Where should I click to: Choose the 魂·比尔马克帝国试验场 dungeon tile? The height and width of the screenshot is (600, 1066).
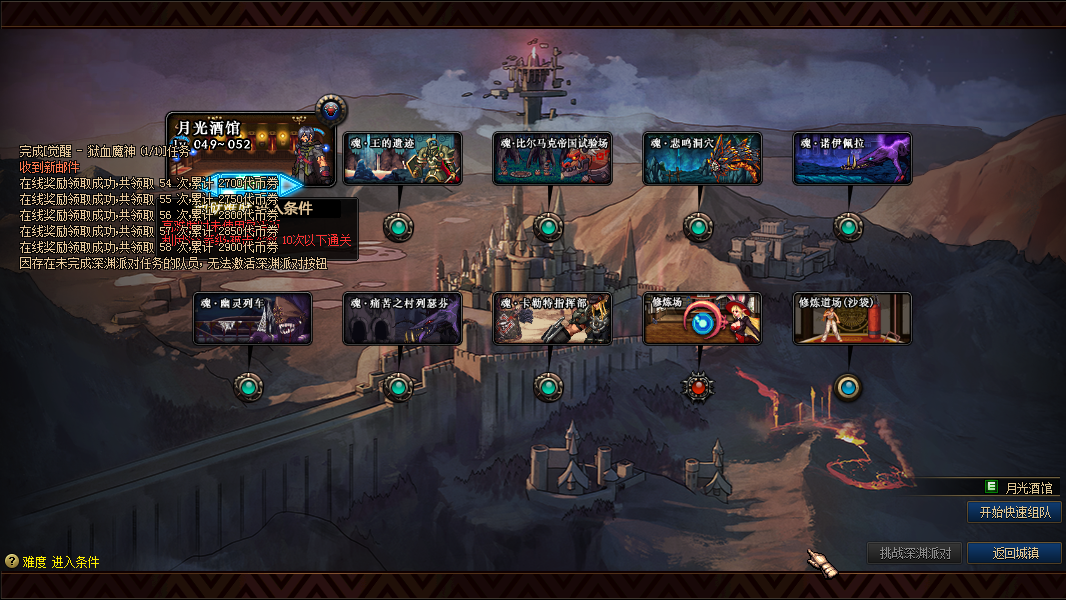click(x=552, y=159)
